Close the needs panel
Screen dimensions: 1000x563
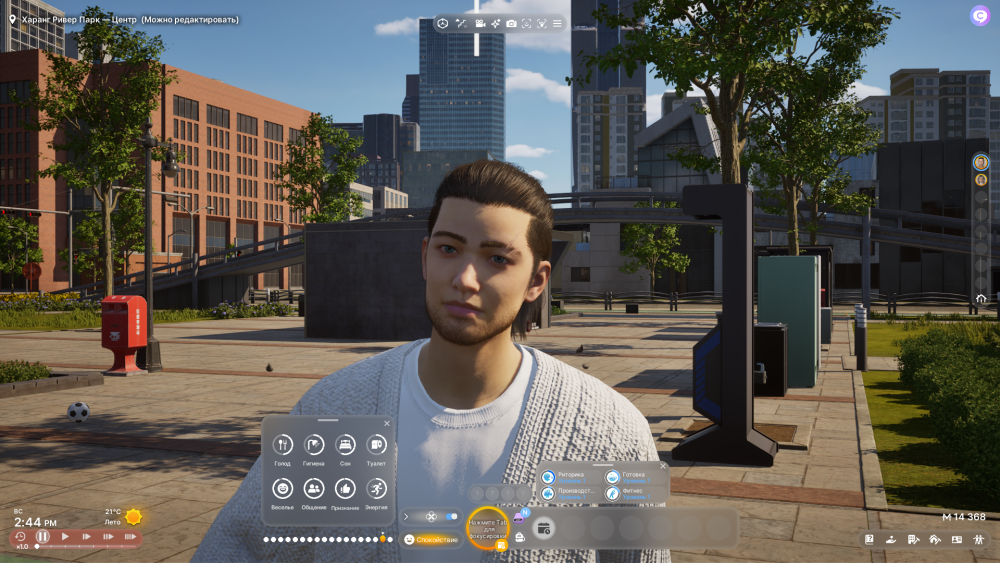(386, 423)
